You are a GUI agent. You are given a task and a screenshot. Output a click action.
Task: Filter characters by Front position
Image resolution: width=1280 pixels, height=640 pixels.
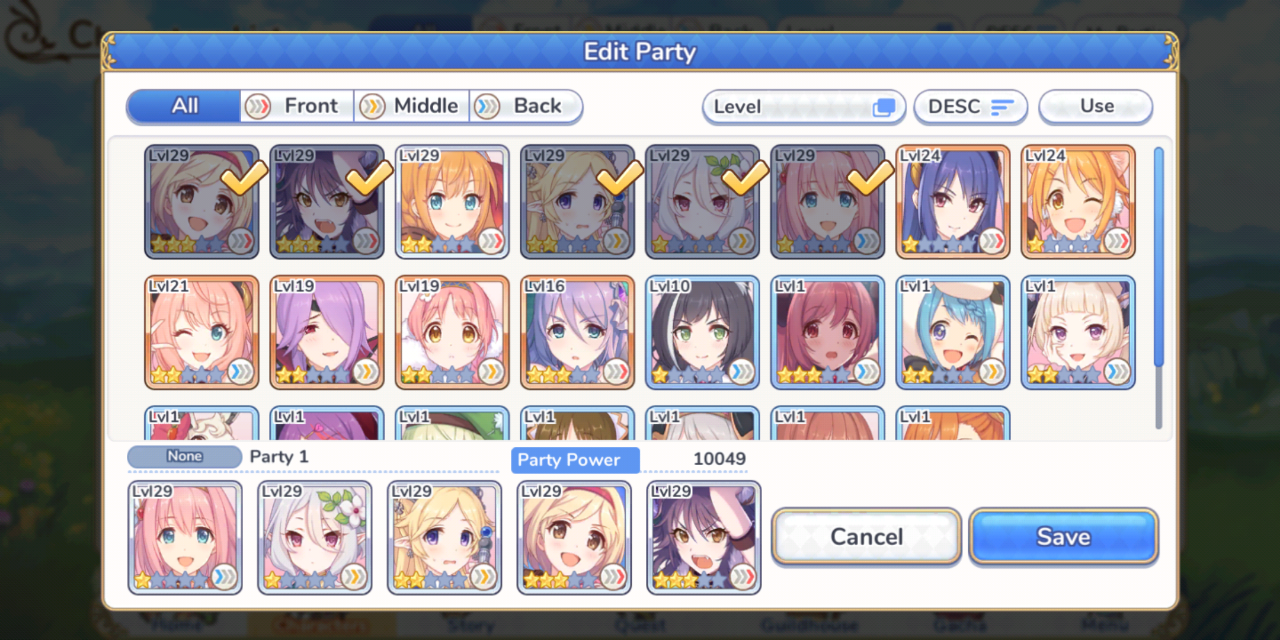(x=298, y=106)
